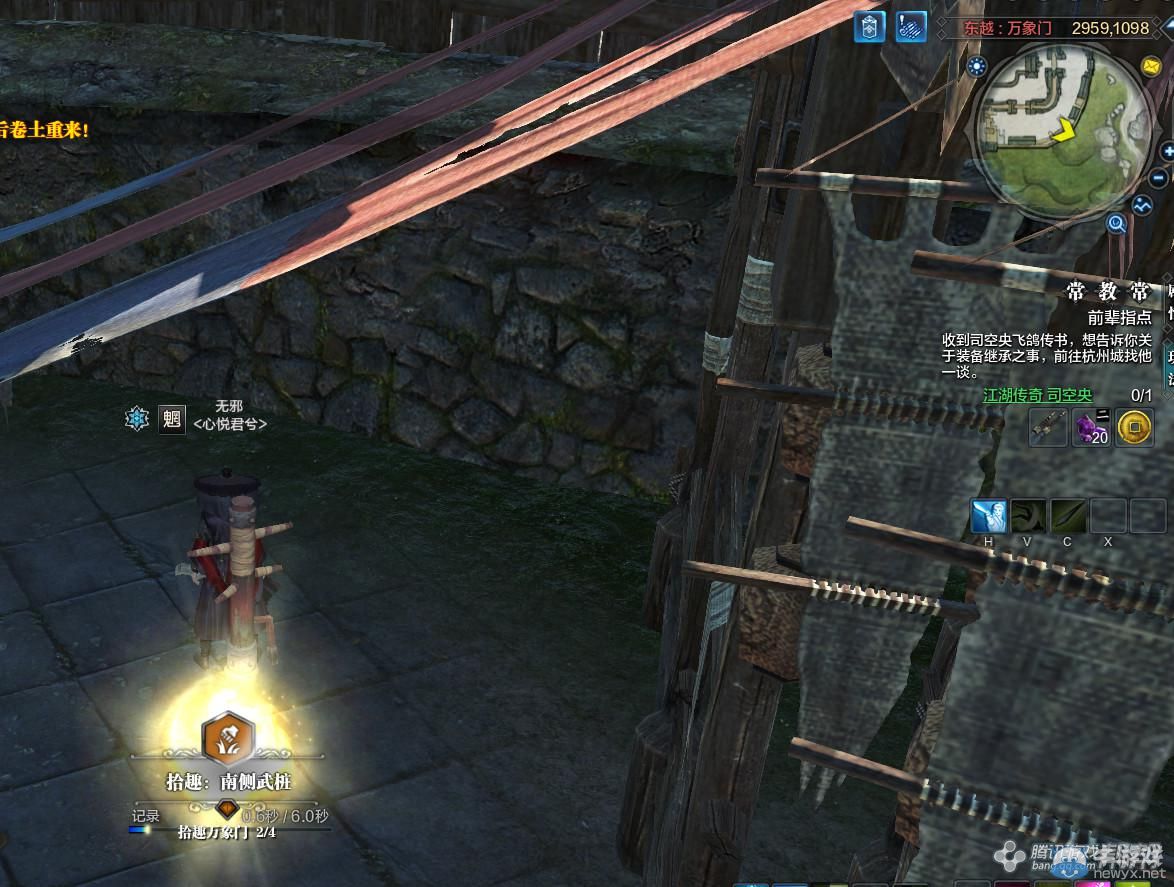Click the 魍 badge beside the character name
The width and height of the screenshot is (1174, 887).
pyautogui.click(x=172, y=418)
